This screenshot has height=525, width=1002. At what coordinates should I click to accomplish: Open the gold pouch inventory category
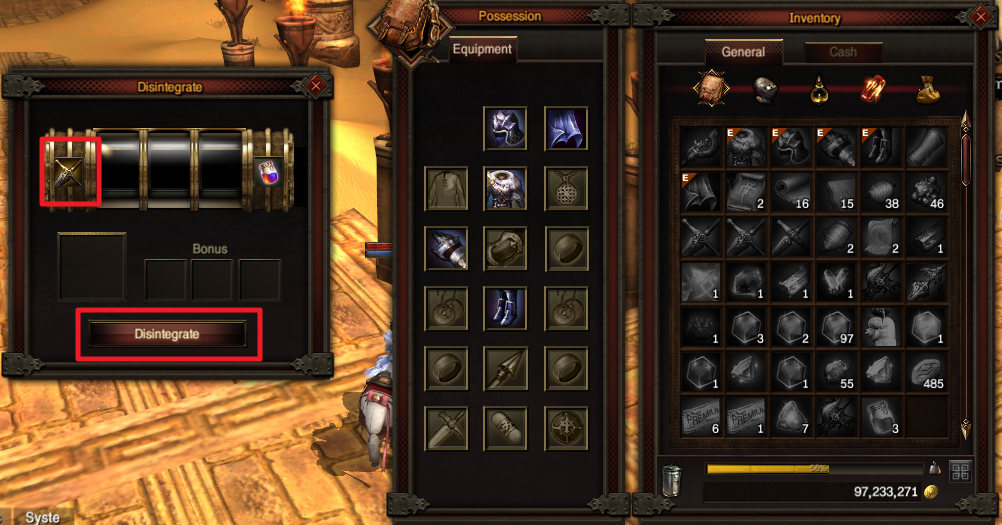click(927, 91)
